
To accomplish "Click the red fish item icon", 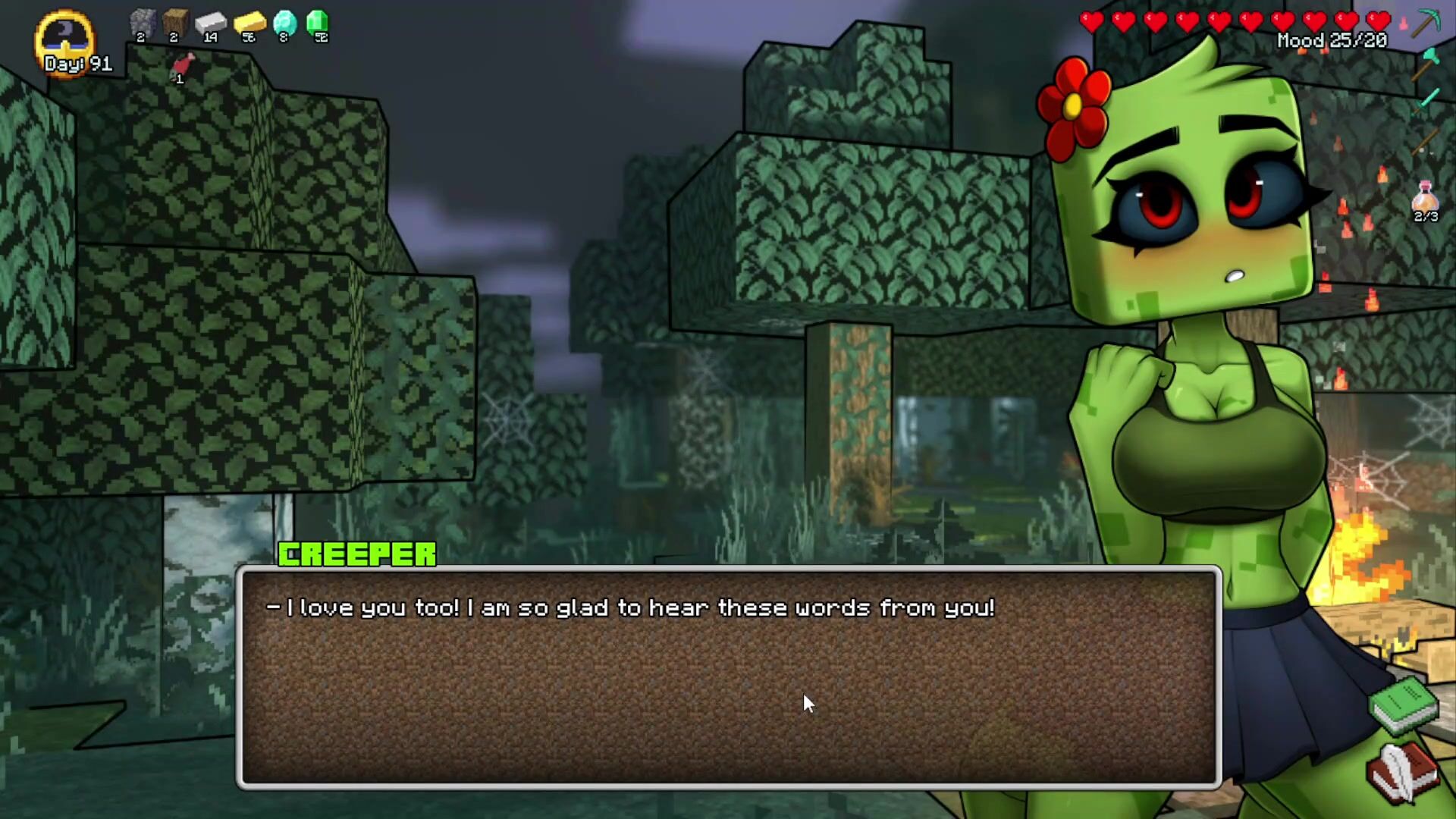I will (182, 65).
